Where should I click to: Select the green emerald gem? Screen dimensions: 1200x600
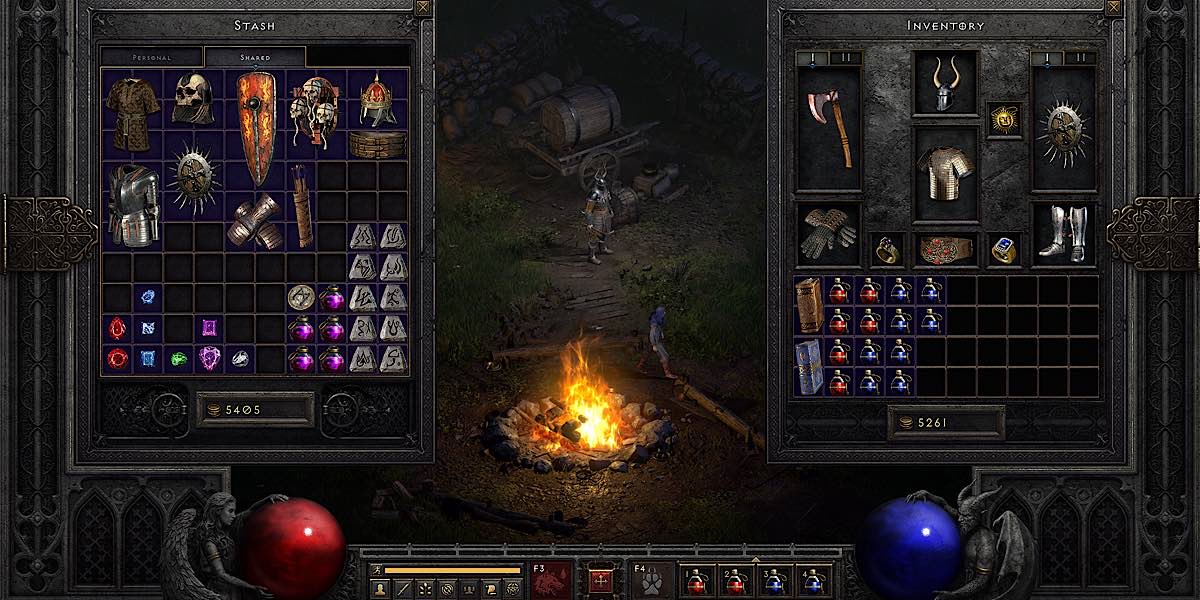(x=178, y=358)
